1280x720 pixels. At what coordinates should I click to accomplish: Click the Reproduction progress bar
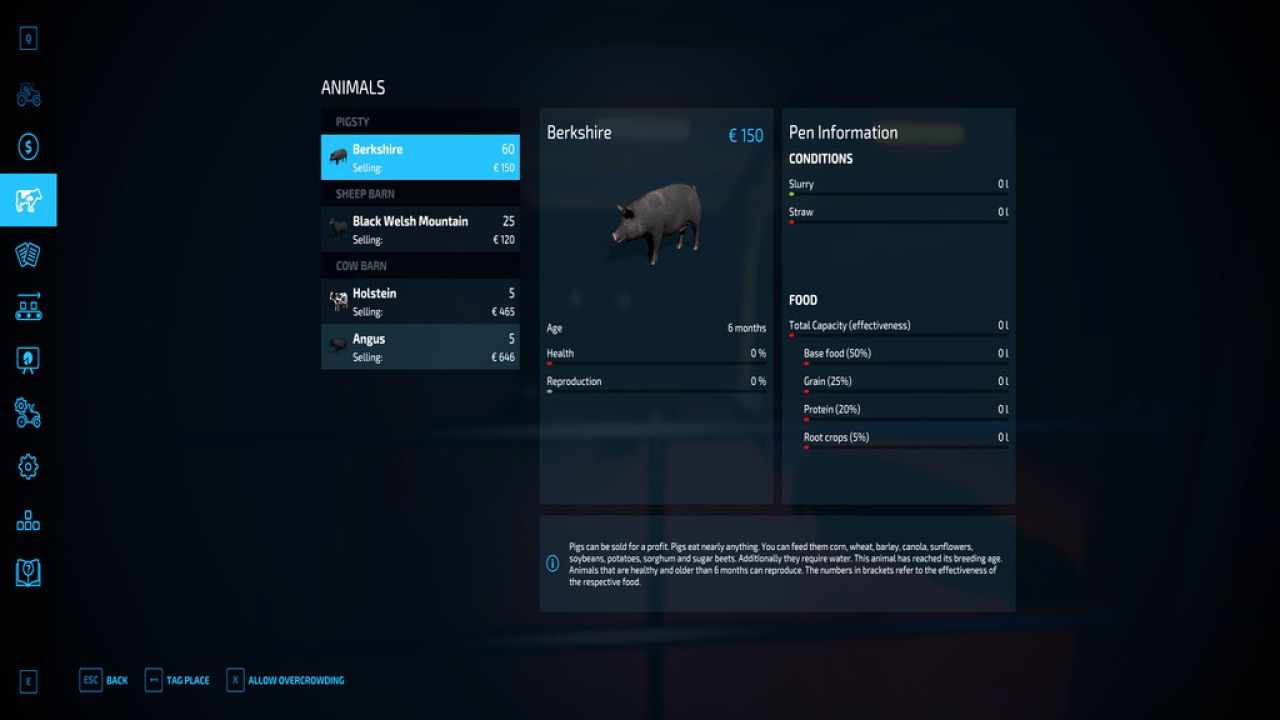656,388
